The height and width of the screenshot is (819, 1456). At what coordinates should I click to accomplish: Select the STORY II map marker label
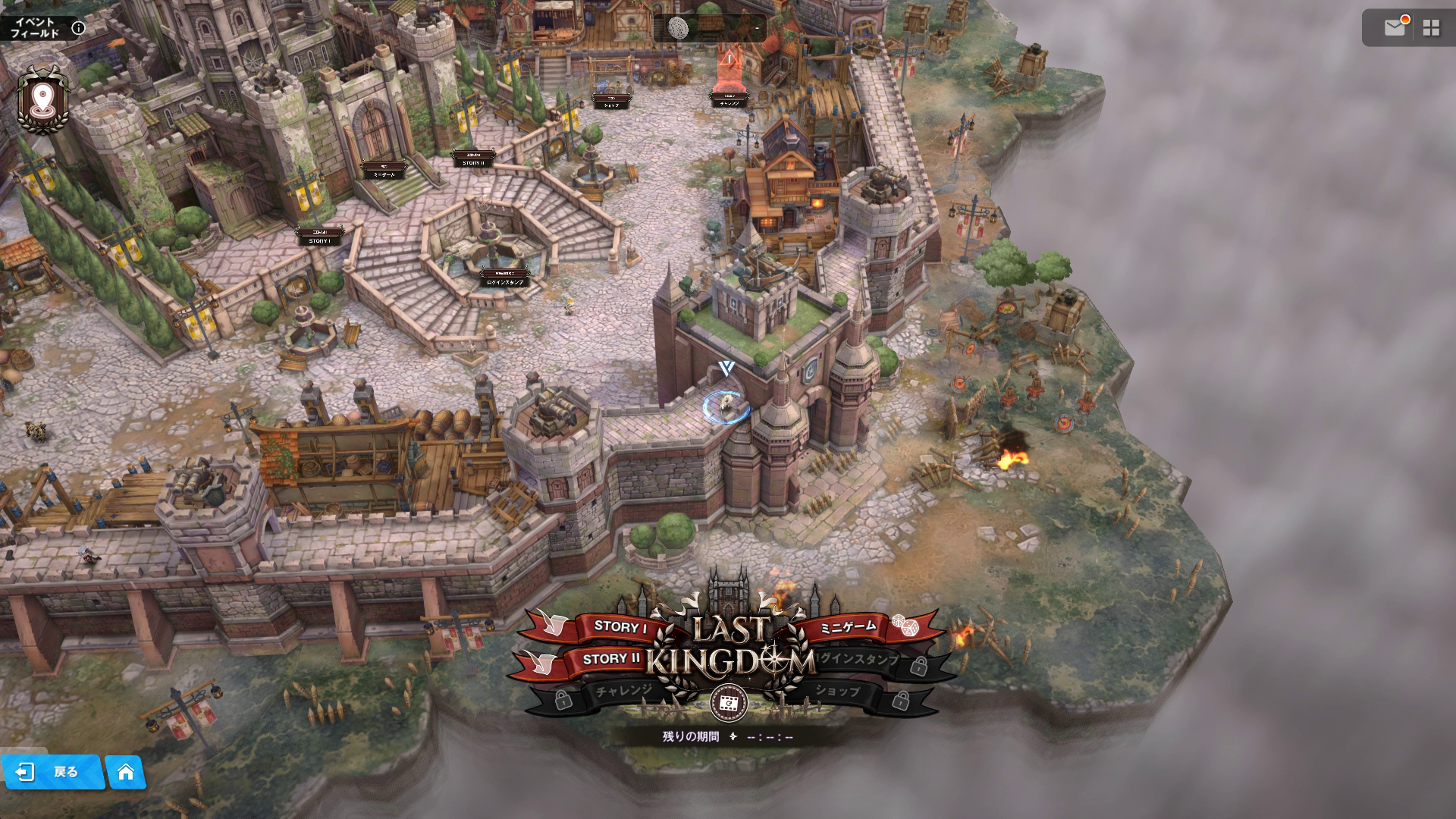472,161
